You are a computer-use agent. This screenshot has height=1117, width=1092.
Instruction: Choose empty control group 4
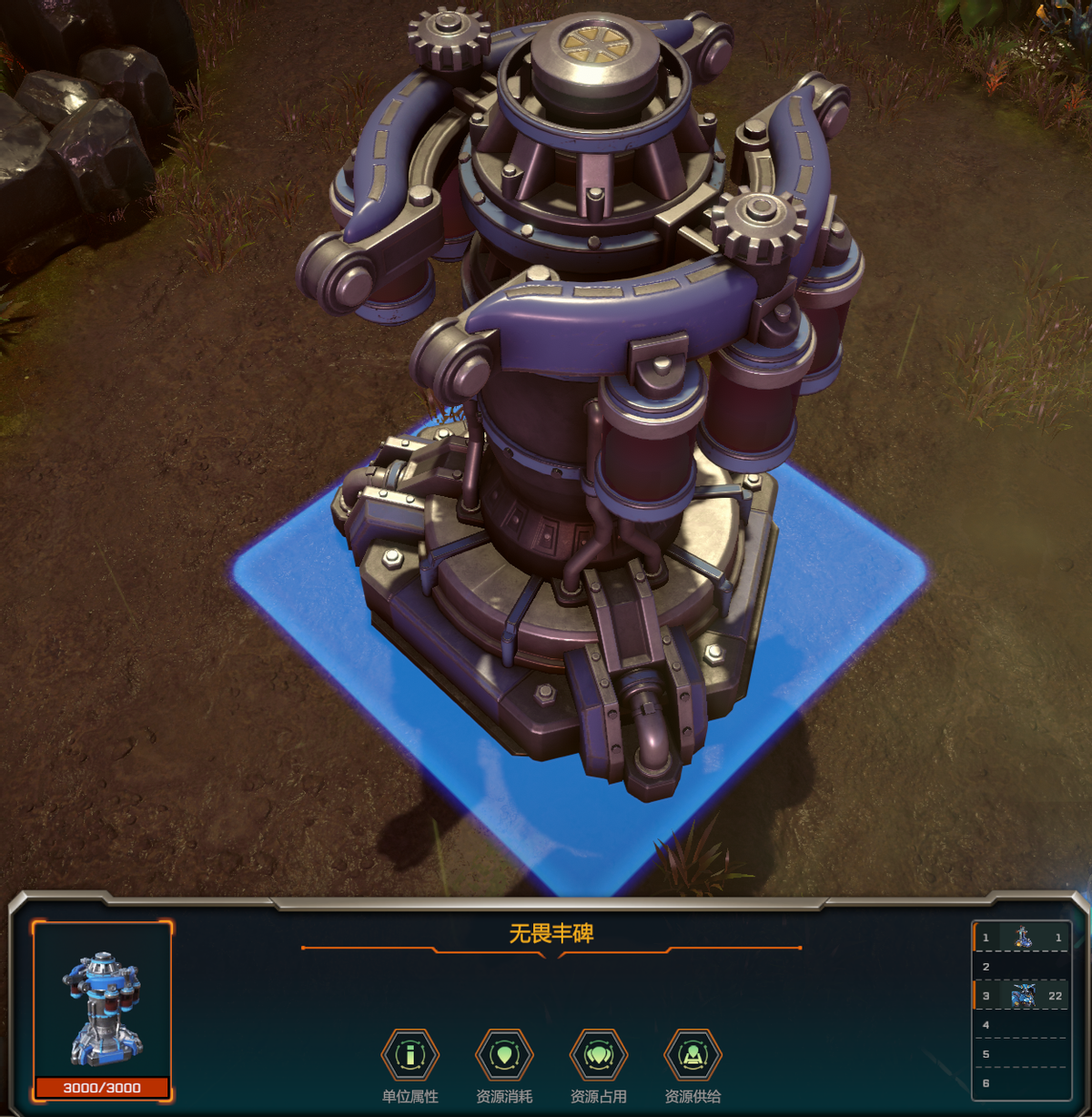click(x=1022, y=1025)
